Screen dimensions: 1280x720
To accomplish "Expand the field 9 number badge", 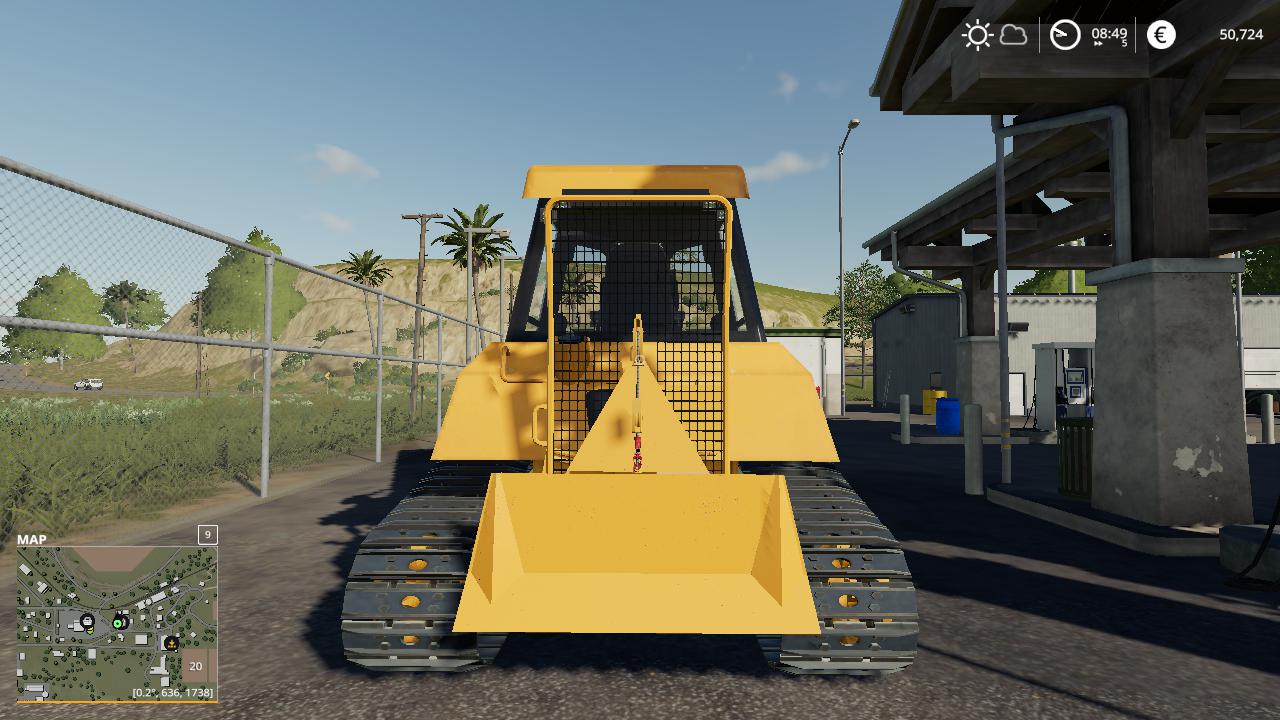I will 207,535.
